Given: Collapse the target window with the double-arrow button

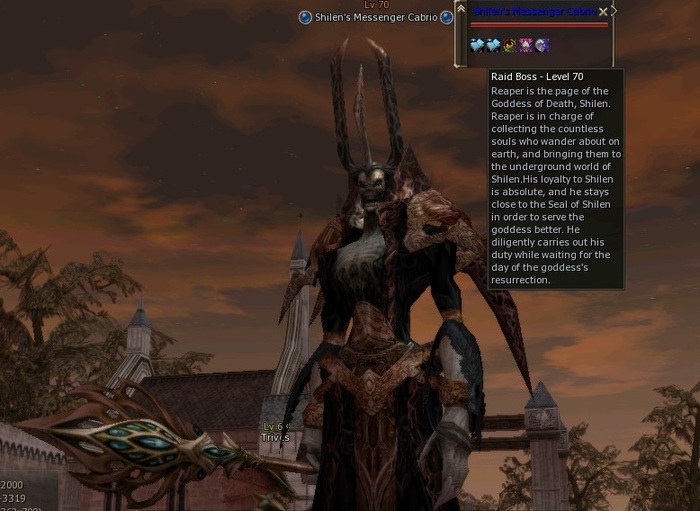Looking at the screenshot, I should pyautogui.click(x=460, y=9).
